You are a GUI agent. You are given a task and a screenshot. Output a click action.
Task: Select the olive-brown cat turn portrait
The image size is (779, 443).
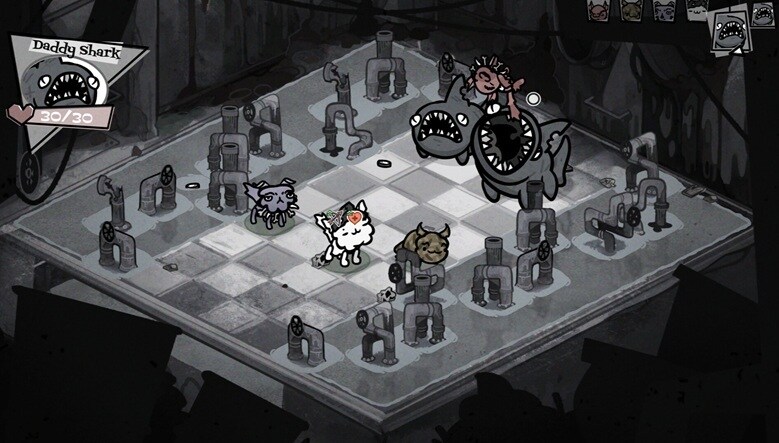[x=632, y=11]
